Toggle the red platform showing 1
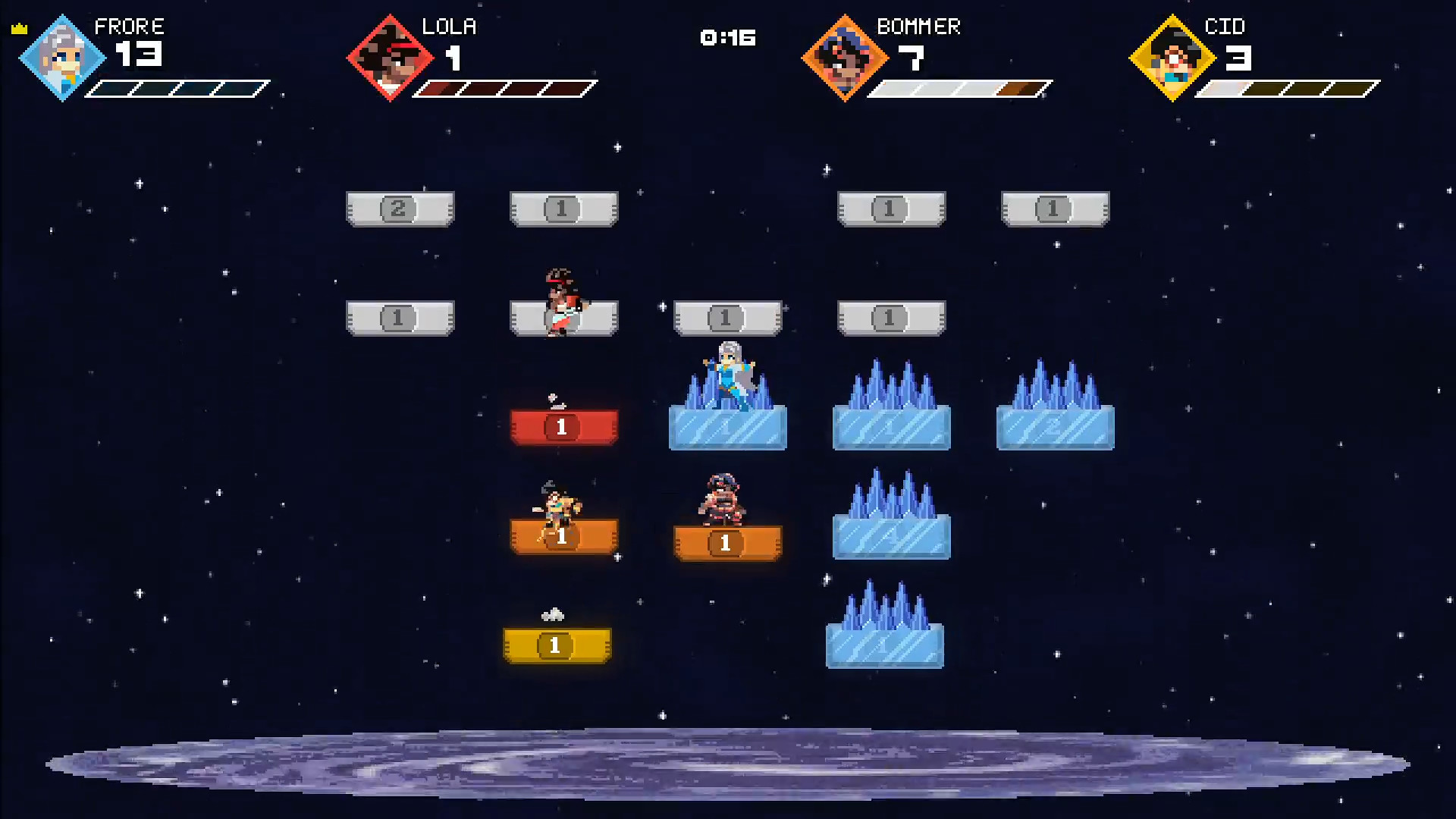 tap(564, 426)
